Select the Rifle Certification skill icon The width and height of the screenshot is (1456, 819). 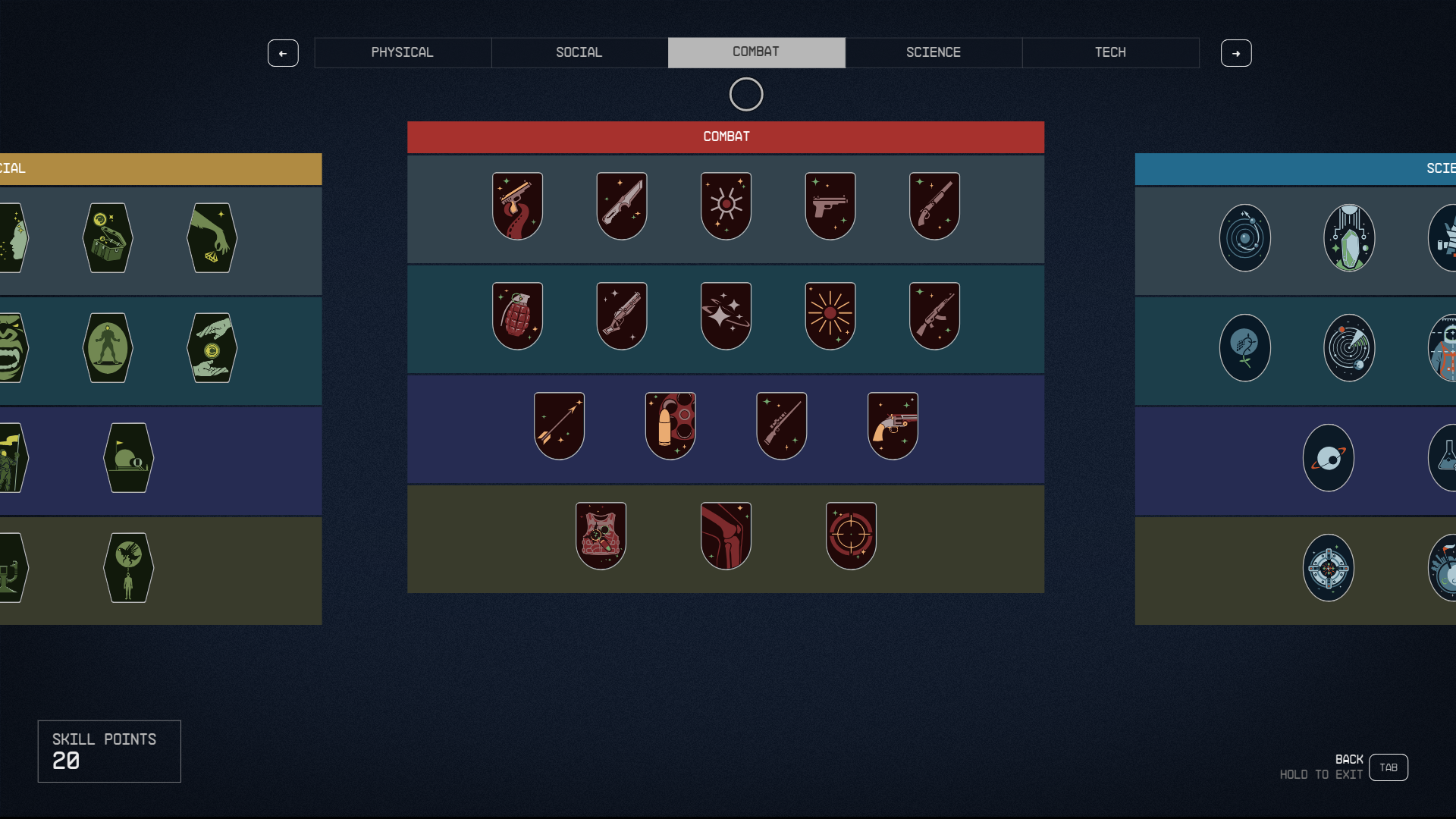(934, 315)
